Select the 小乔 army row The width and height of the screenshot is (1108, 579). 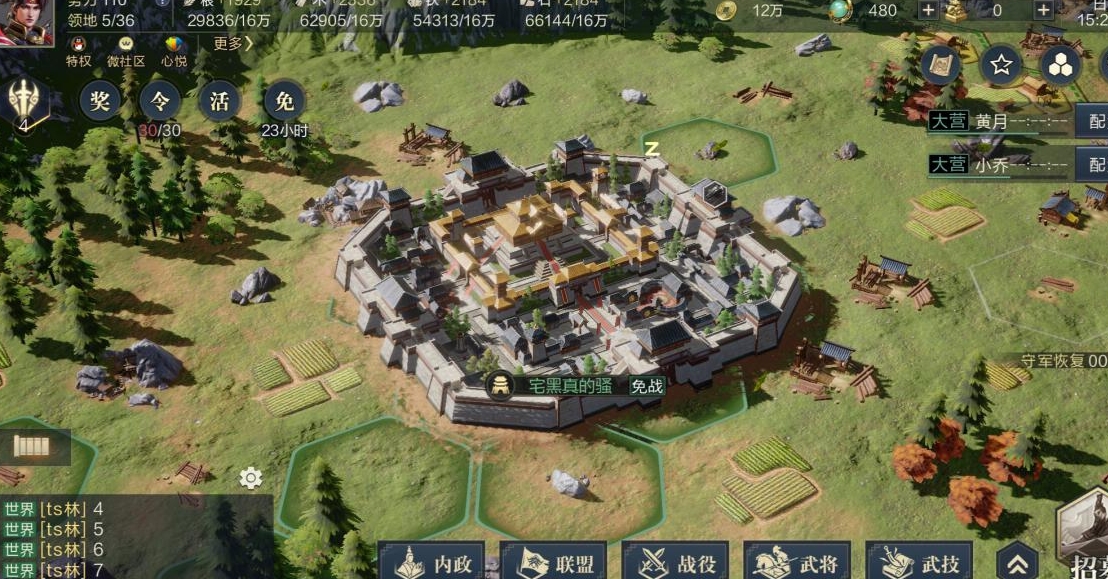click(1000, 165)
